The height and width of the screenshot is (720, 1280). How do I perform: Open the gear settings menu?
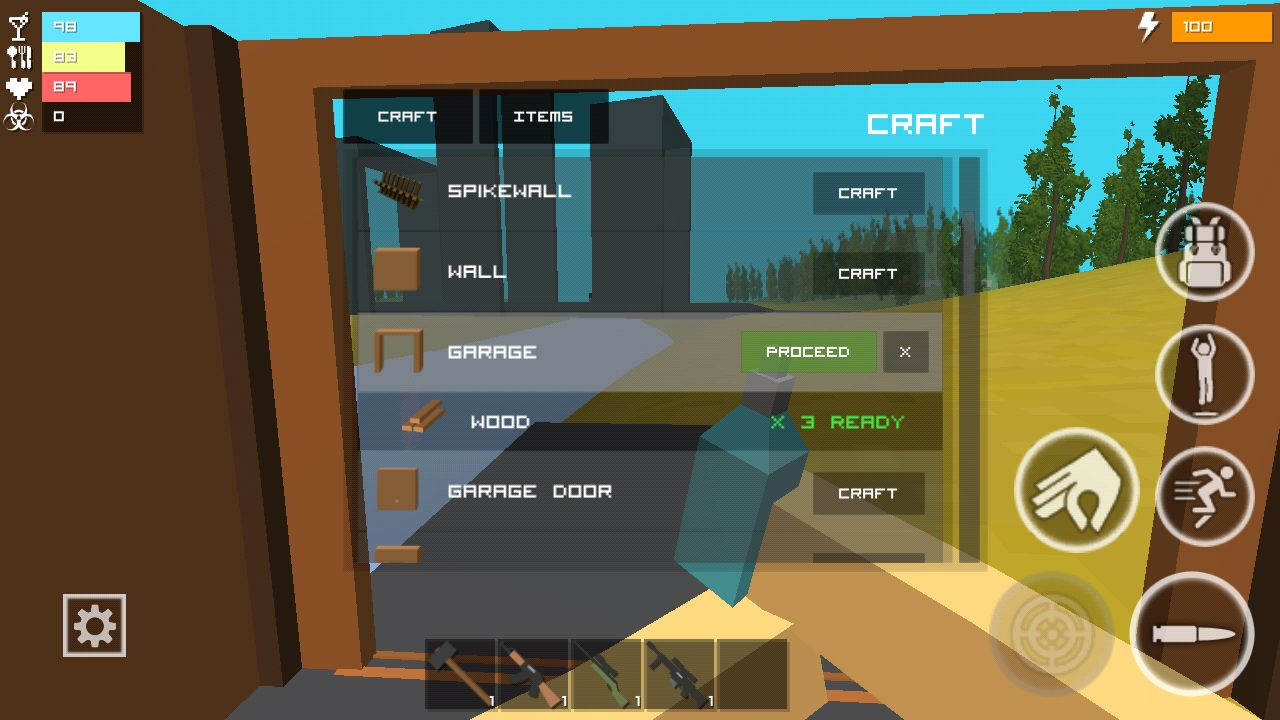click(x=94, y=626)
